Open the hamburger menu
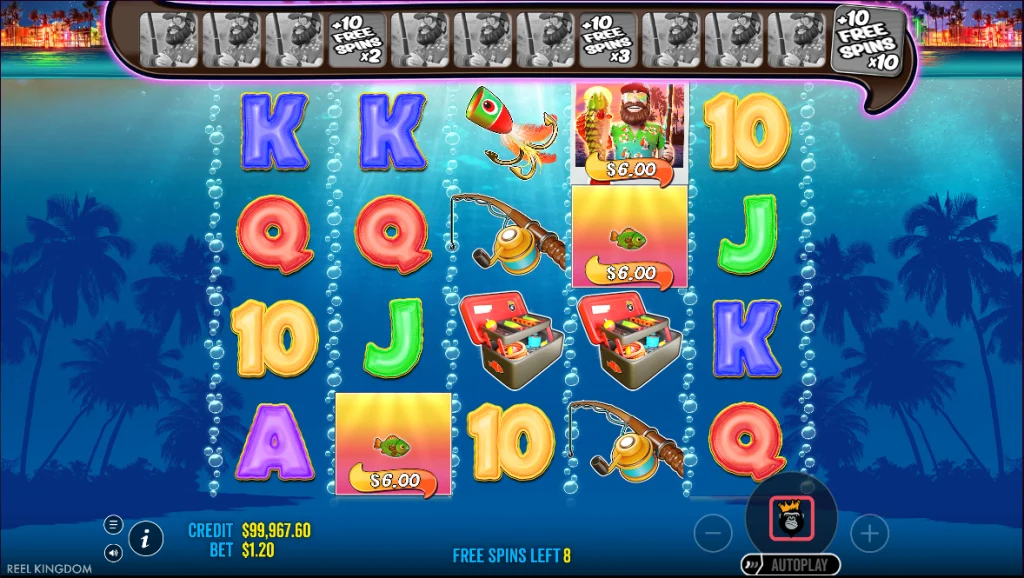Viewport: 1024px width, 578px height. click(x=113, y=524)
